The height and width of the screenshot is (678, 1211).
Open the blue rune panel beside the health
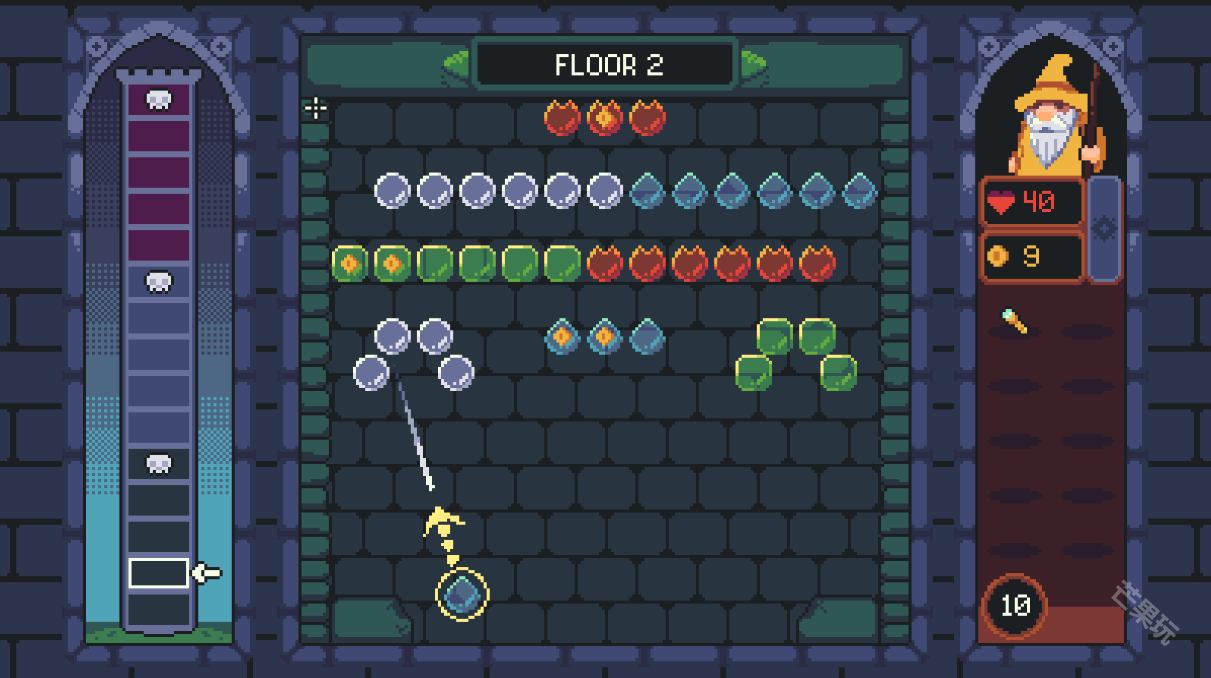tap(1104, 229)
